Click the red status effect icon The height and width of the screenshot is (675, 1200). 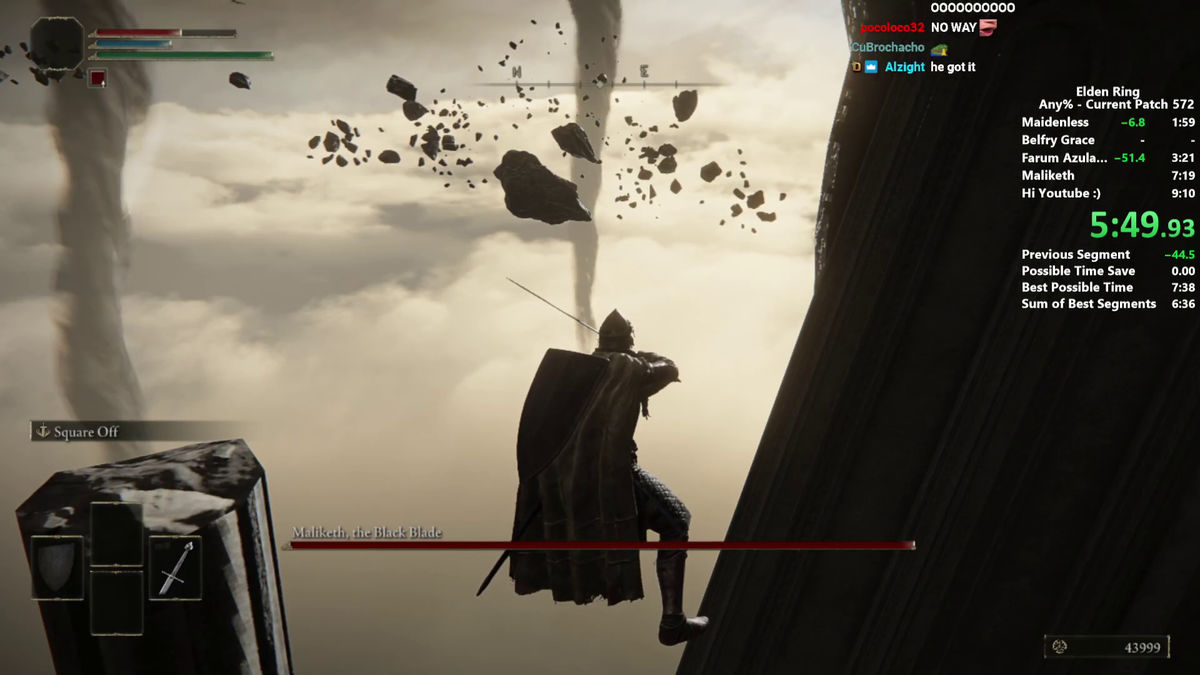tap(97, 78)
